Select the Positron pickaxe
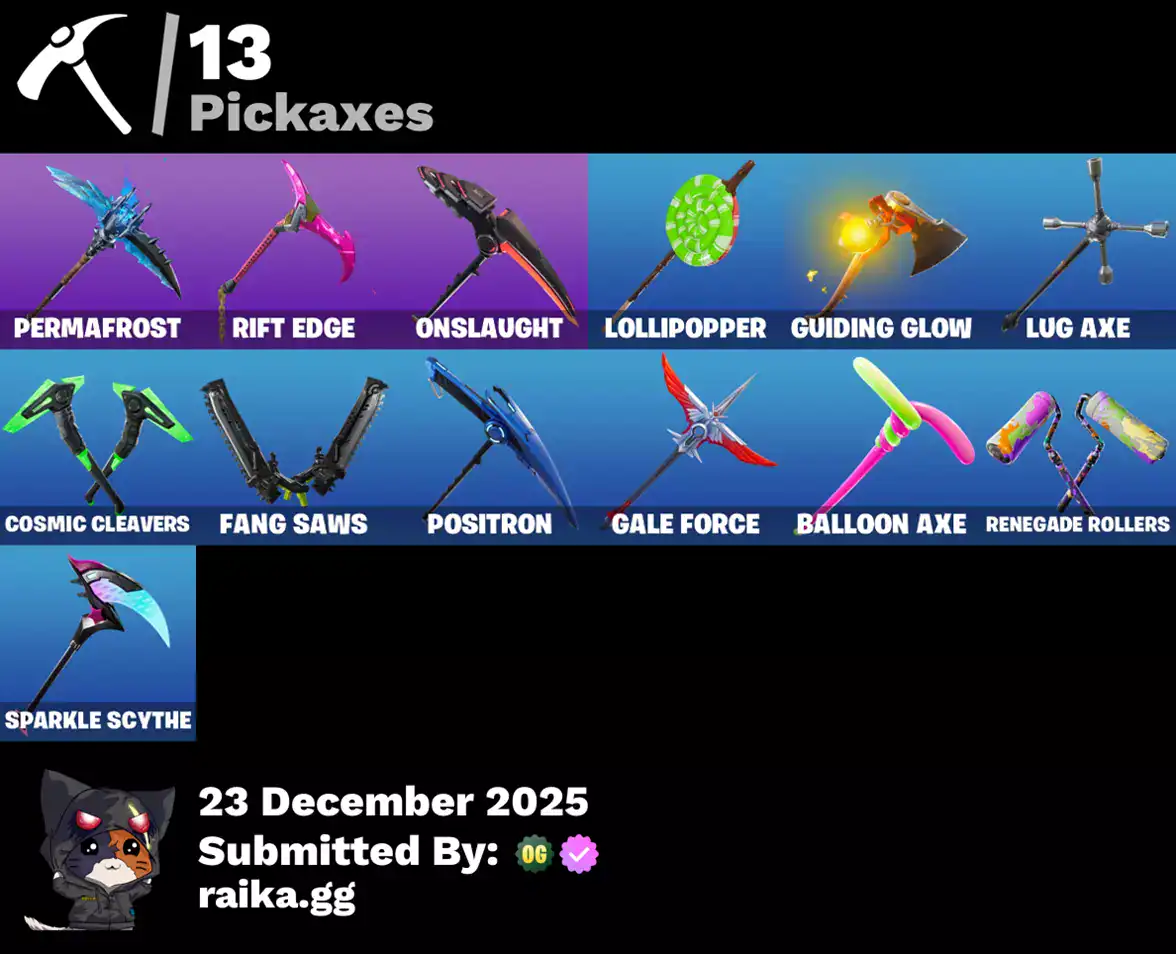The image size is (1176, 954). pyautogui.click(x=490, y=446)
